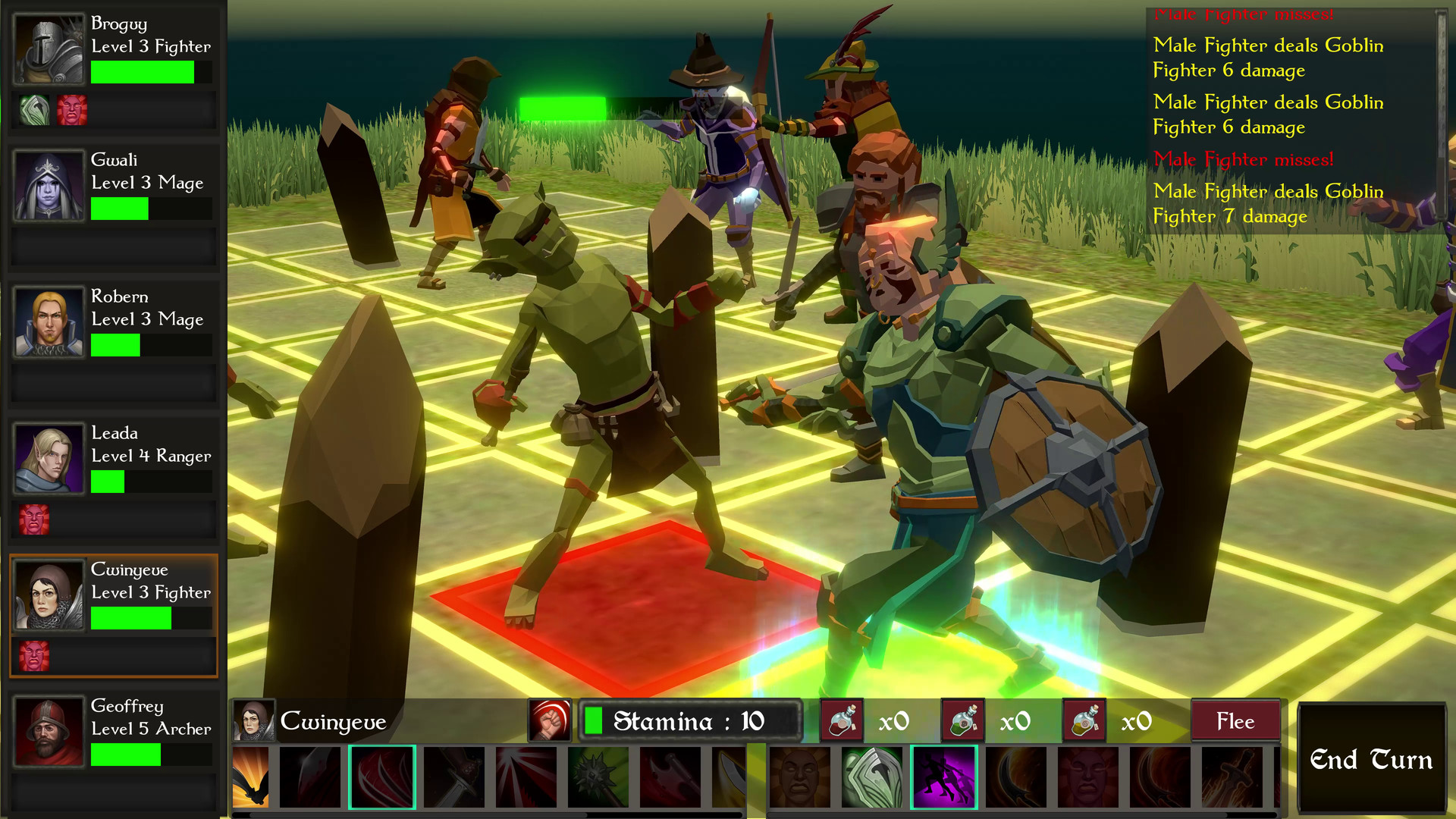1456x819 pixels.
Task: Inspect the green buff icon under Broguy
Action: pos(33,110)
